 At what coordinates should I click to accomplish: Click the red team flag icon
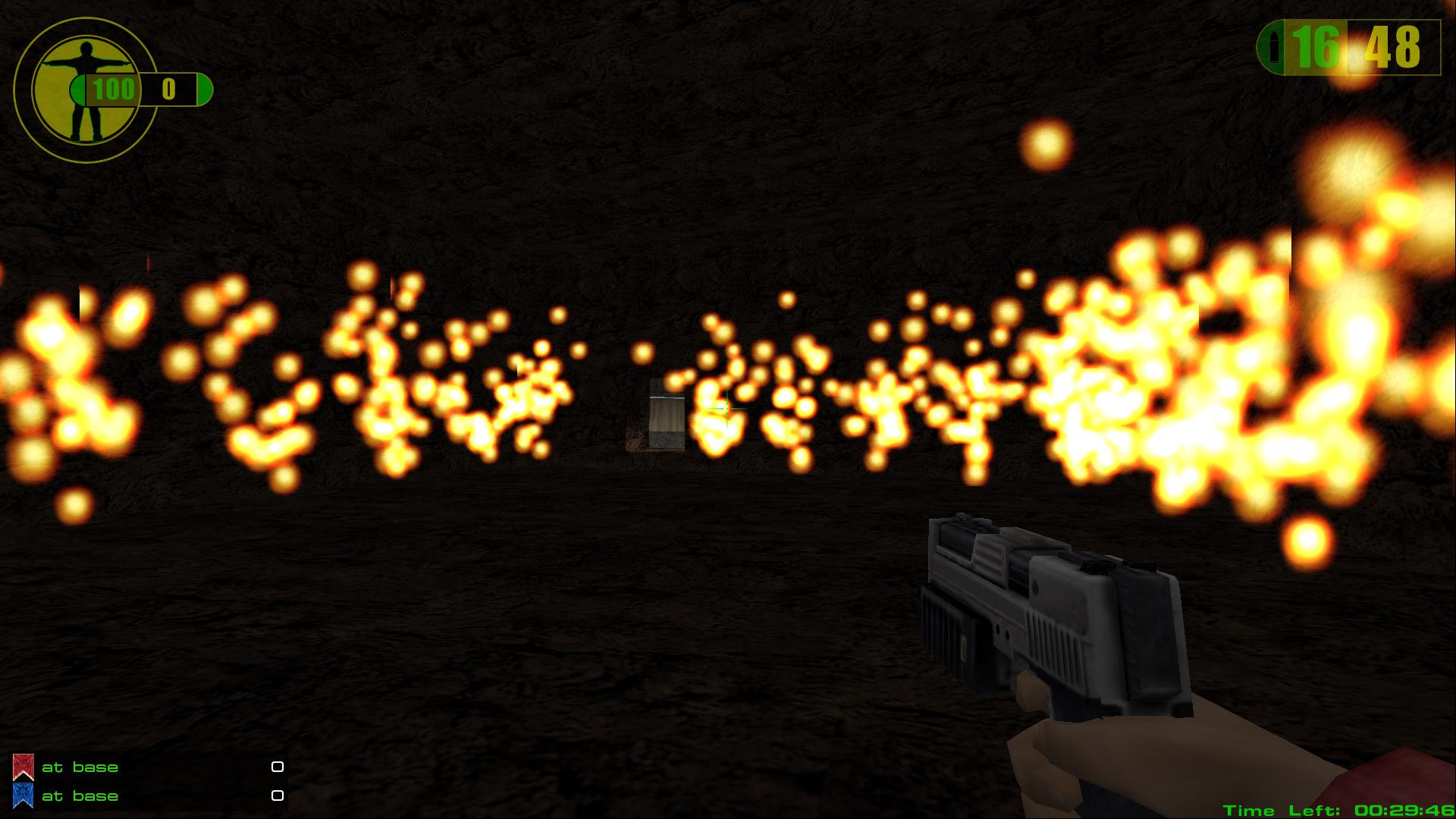(24, 767)
